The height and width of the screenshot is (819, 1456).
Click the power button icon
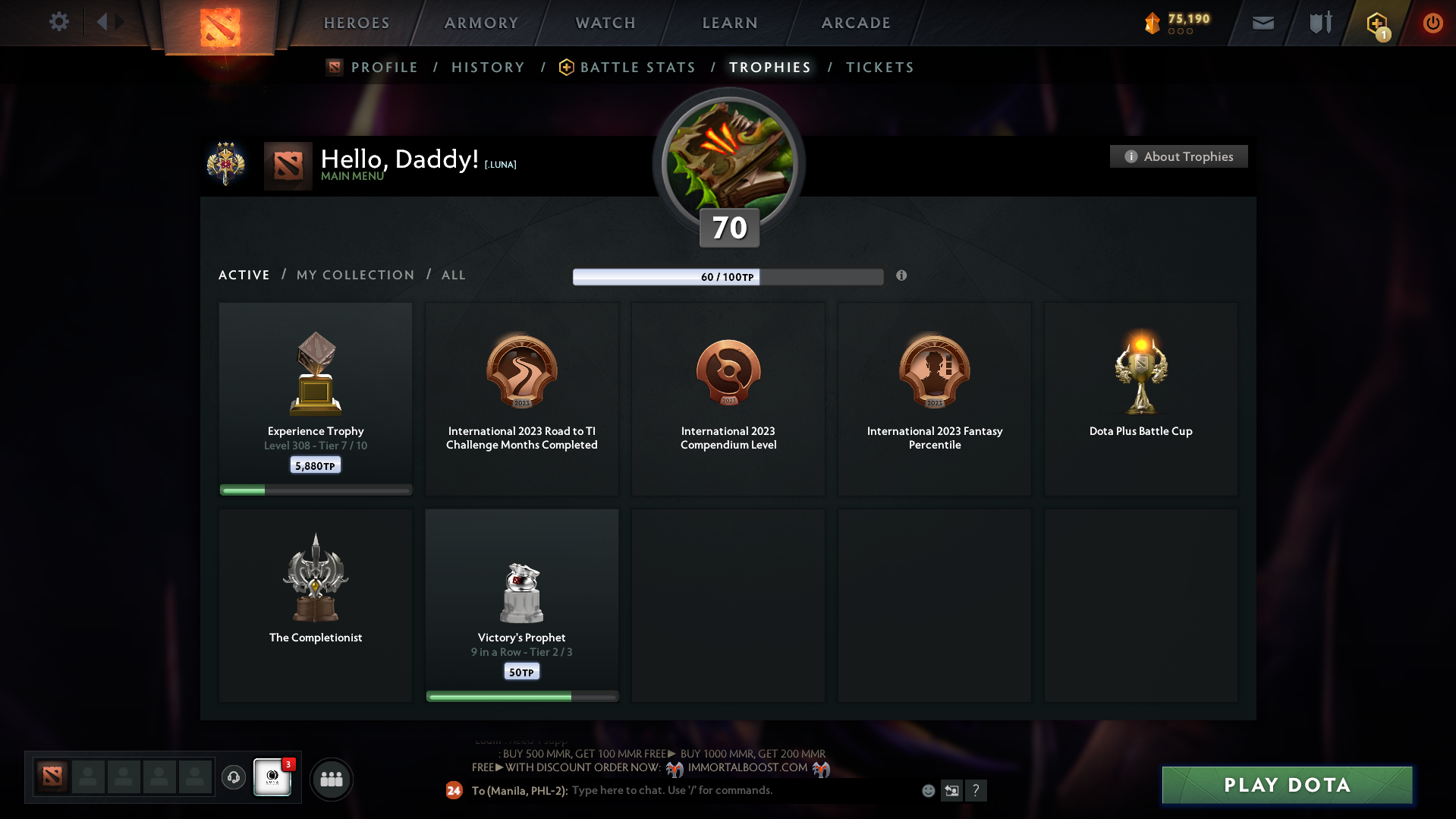pos(1432,23)
